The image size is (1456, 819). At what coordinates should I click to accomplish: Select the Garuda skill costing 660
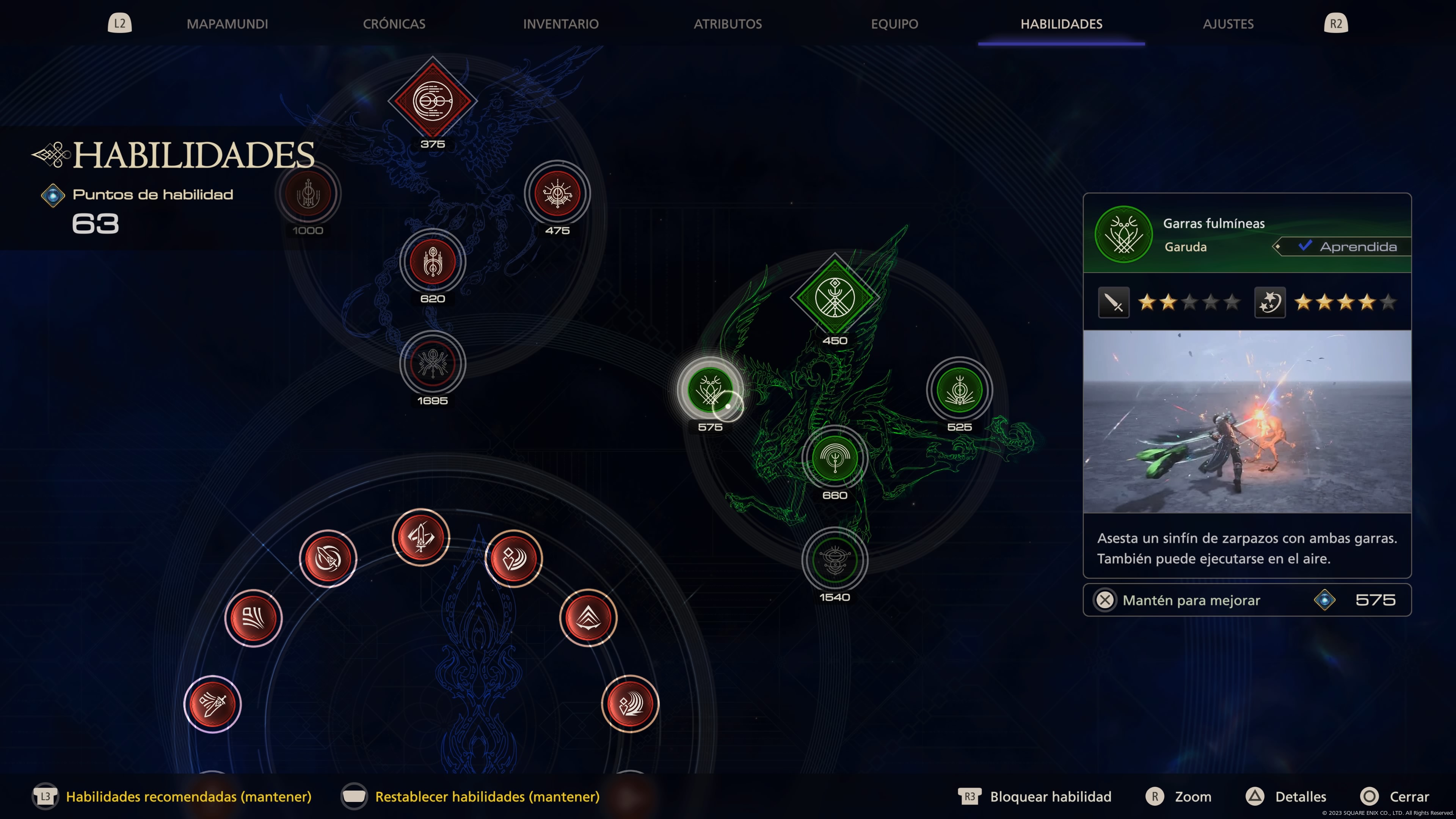click(x=834, y=458)
